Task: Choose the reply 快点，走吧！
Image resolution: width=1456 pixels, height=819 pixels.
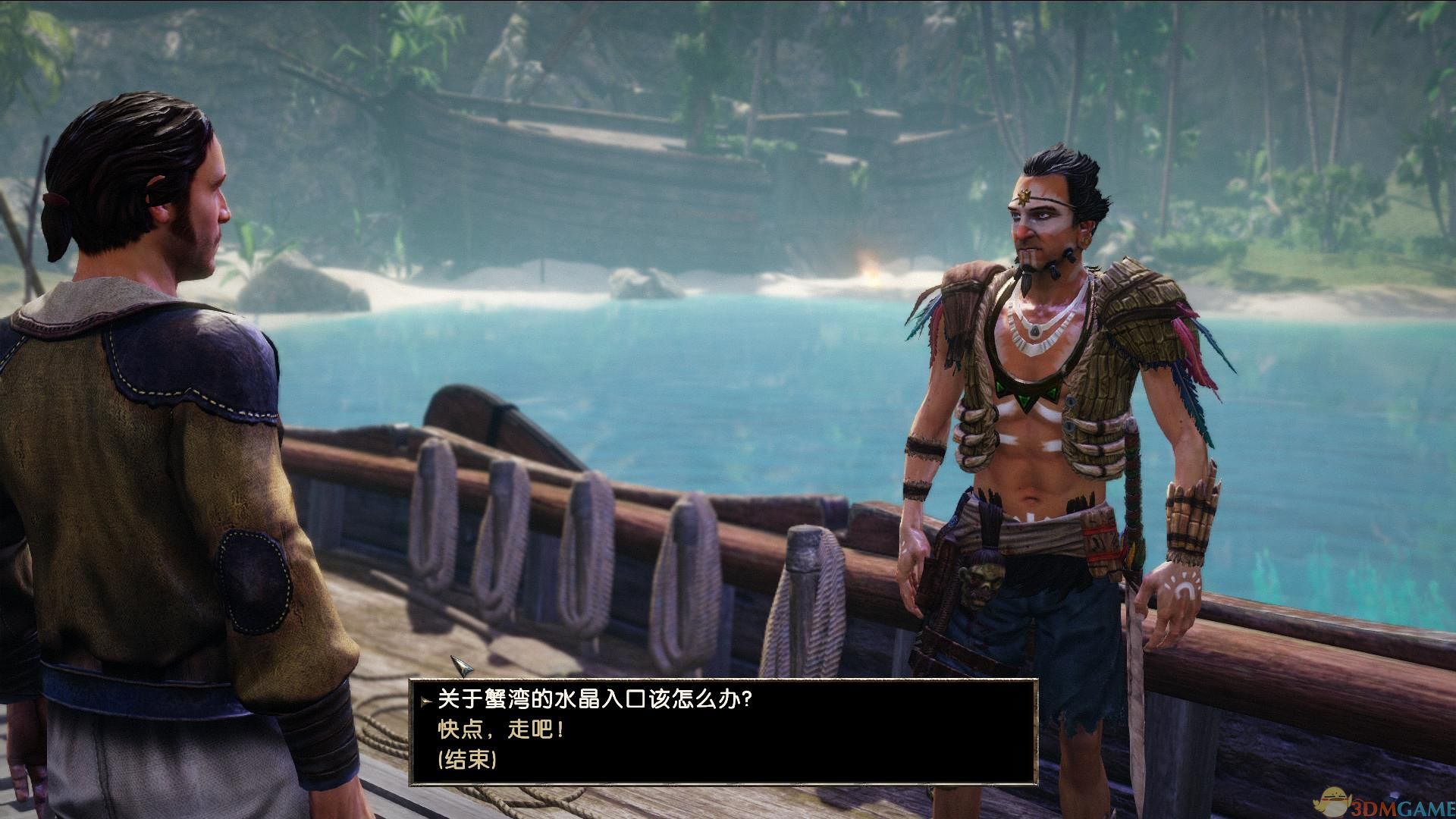Action: click(x=501, y=730)
